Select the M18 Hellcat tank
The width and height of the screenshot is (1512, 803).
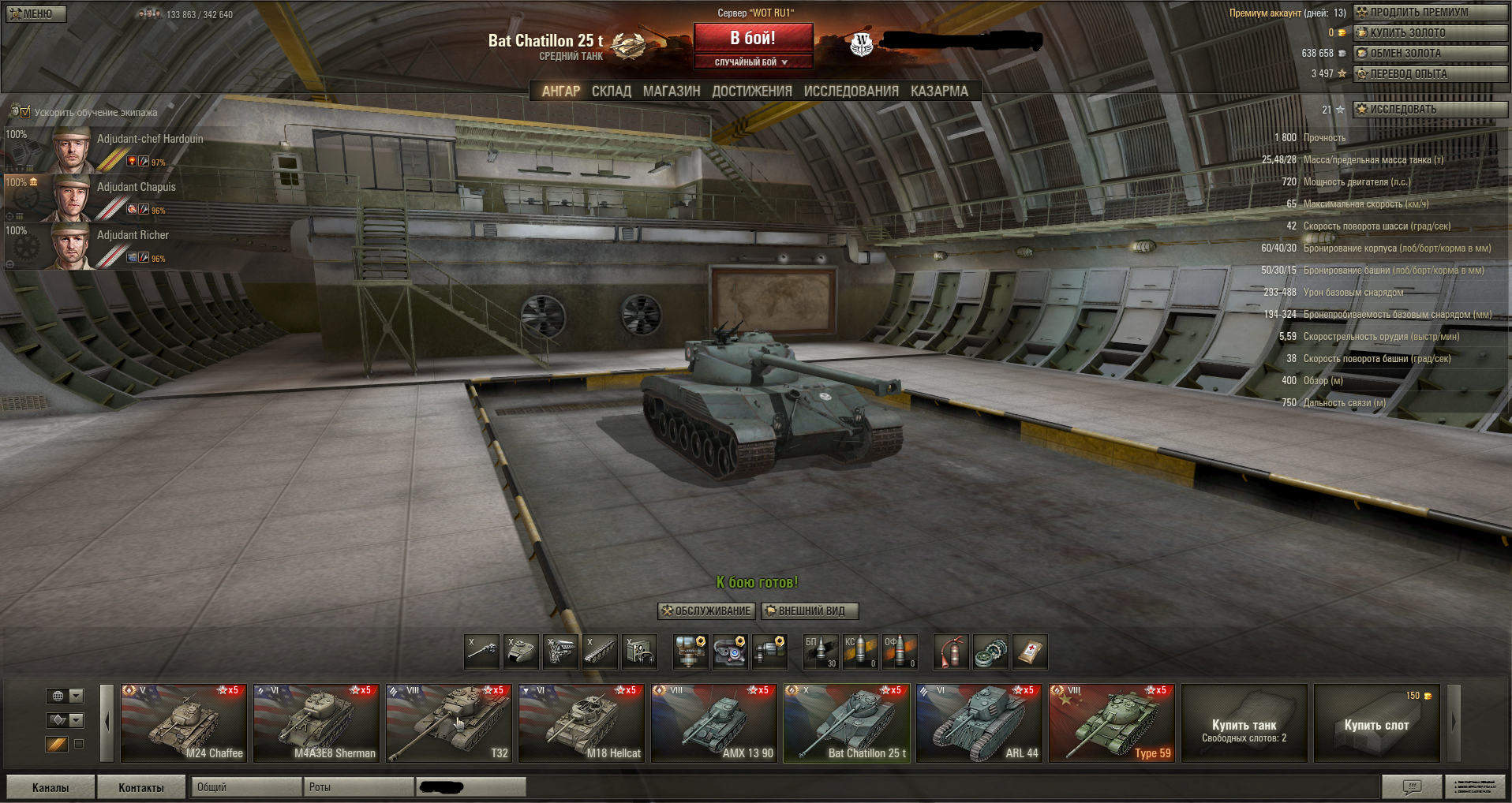581,723
